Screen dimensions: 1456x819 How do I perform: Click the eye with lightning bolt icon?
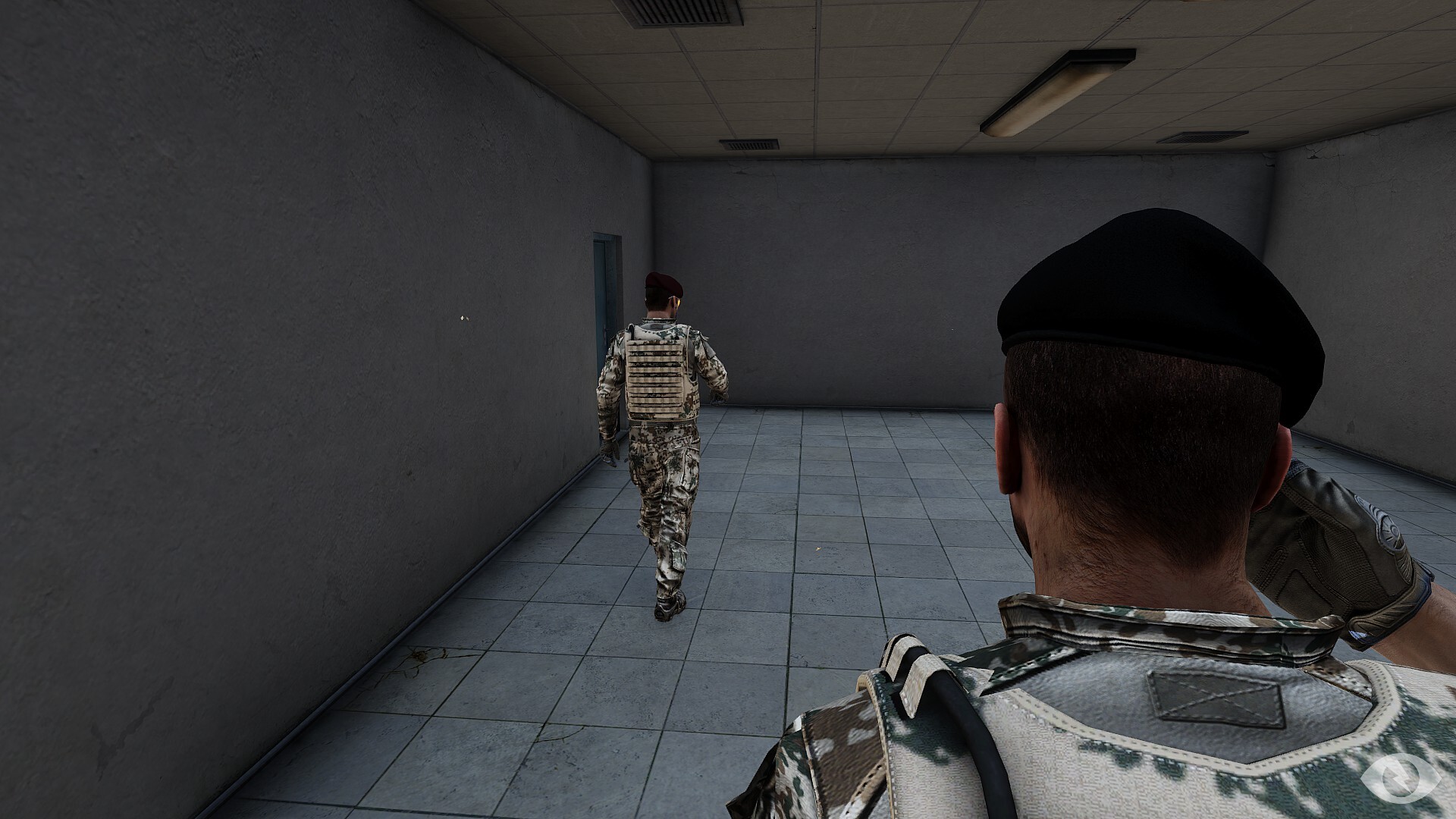[x=1399, y=777]
